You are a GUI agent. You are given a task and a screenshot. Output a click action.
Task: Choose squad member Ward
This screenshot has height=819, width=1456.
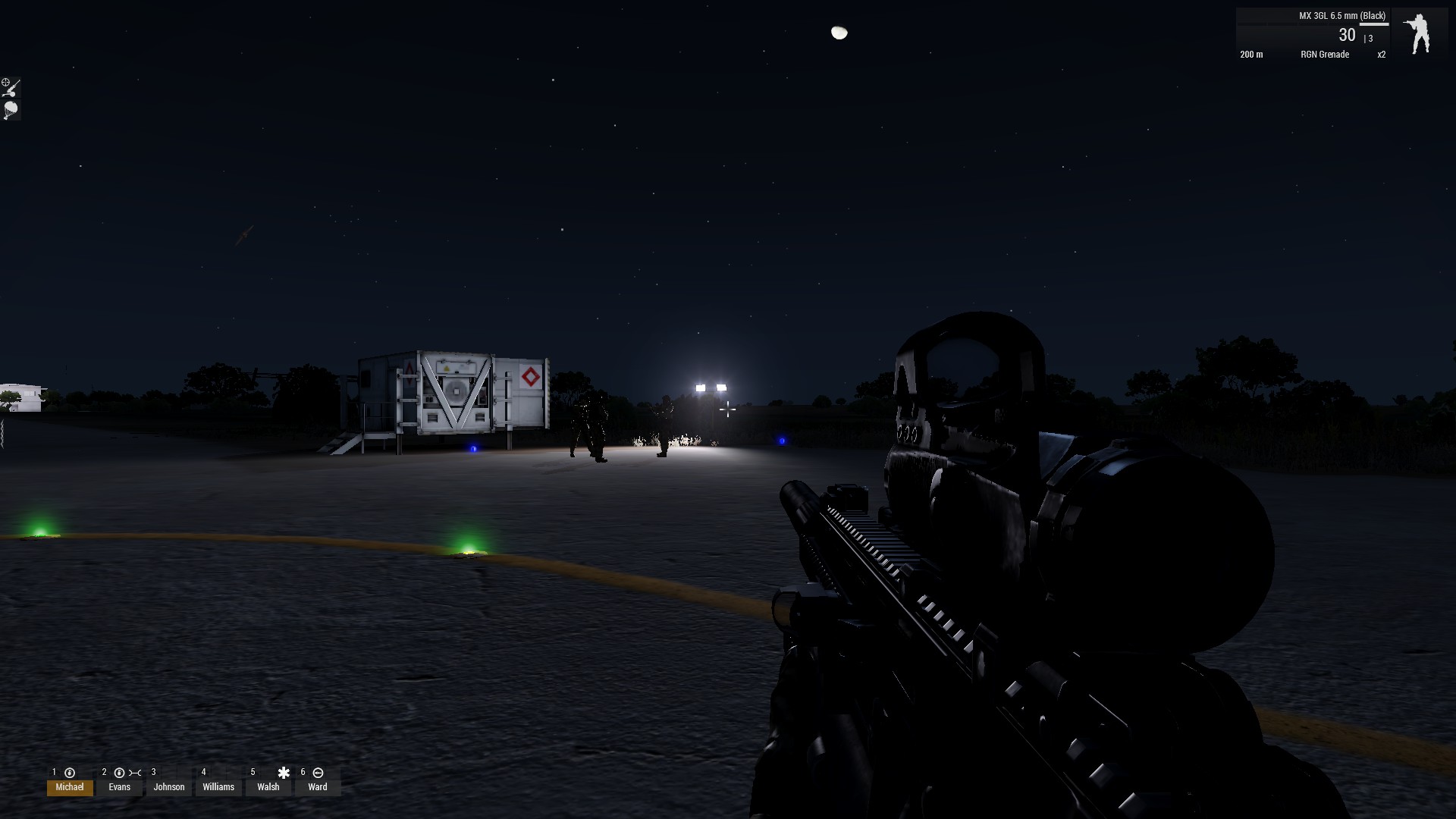(318, 786)
